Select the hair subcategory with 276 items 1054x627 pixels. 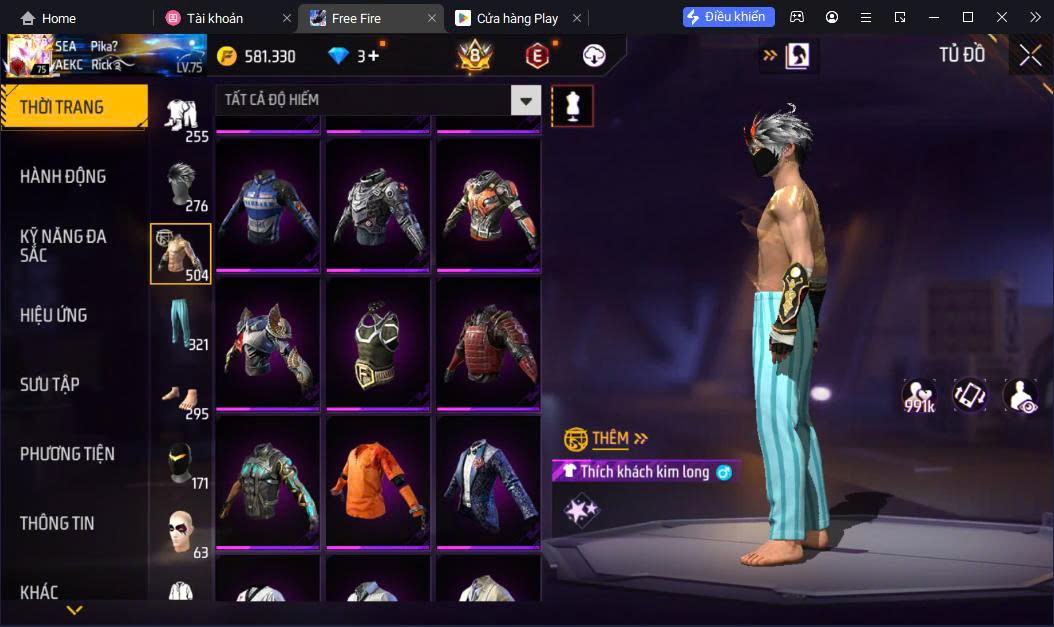tap(181, 187)
